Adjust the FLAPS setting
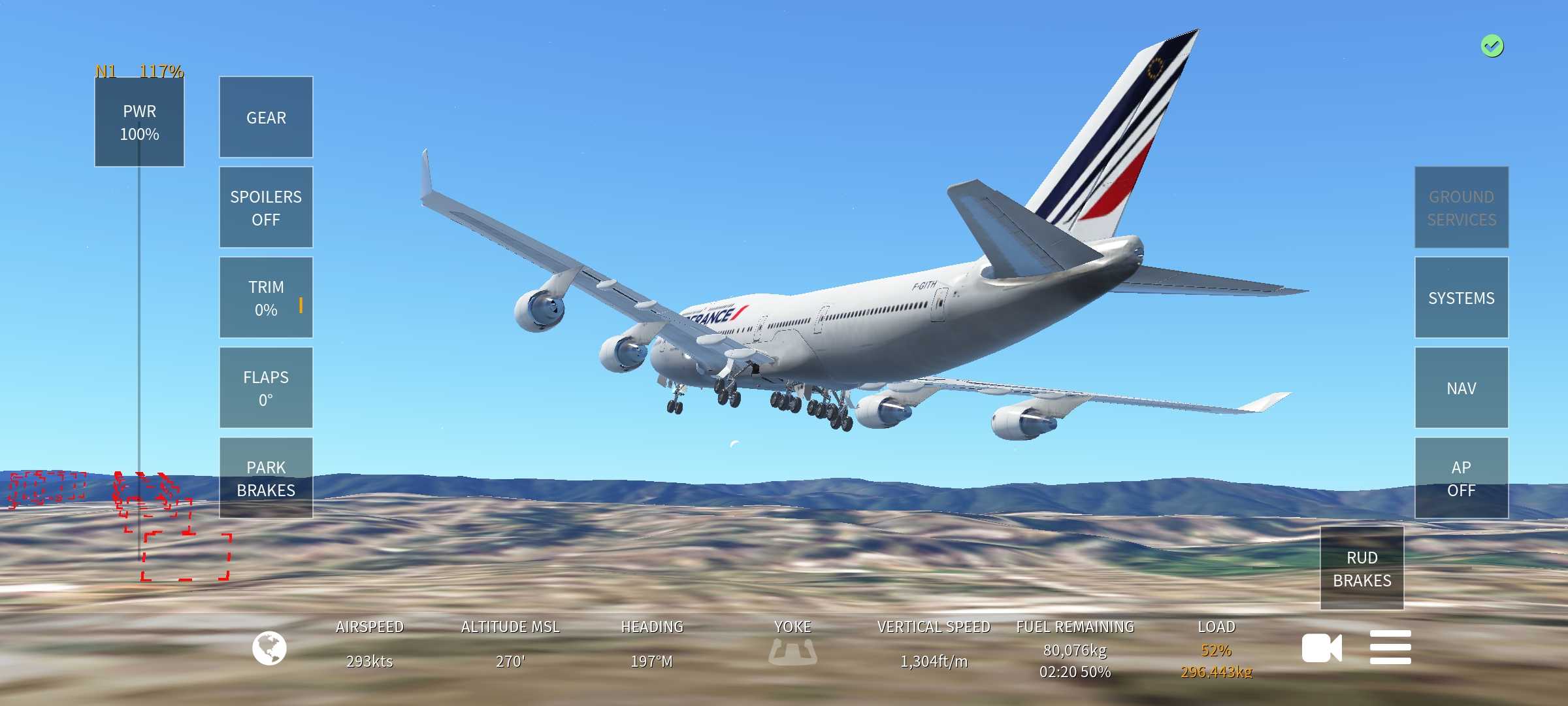1568x706 pixels. [x=266, y=388]
